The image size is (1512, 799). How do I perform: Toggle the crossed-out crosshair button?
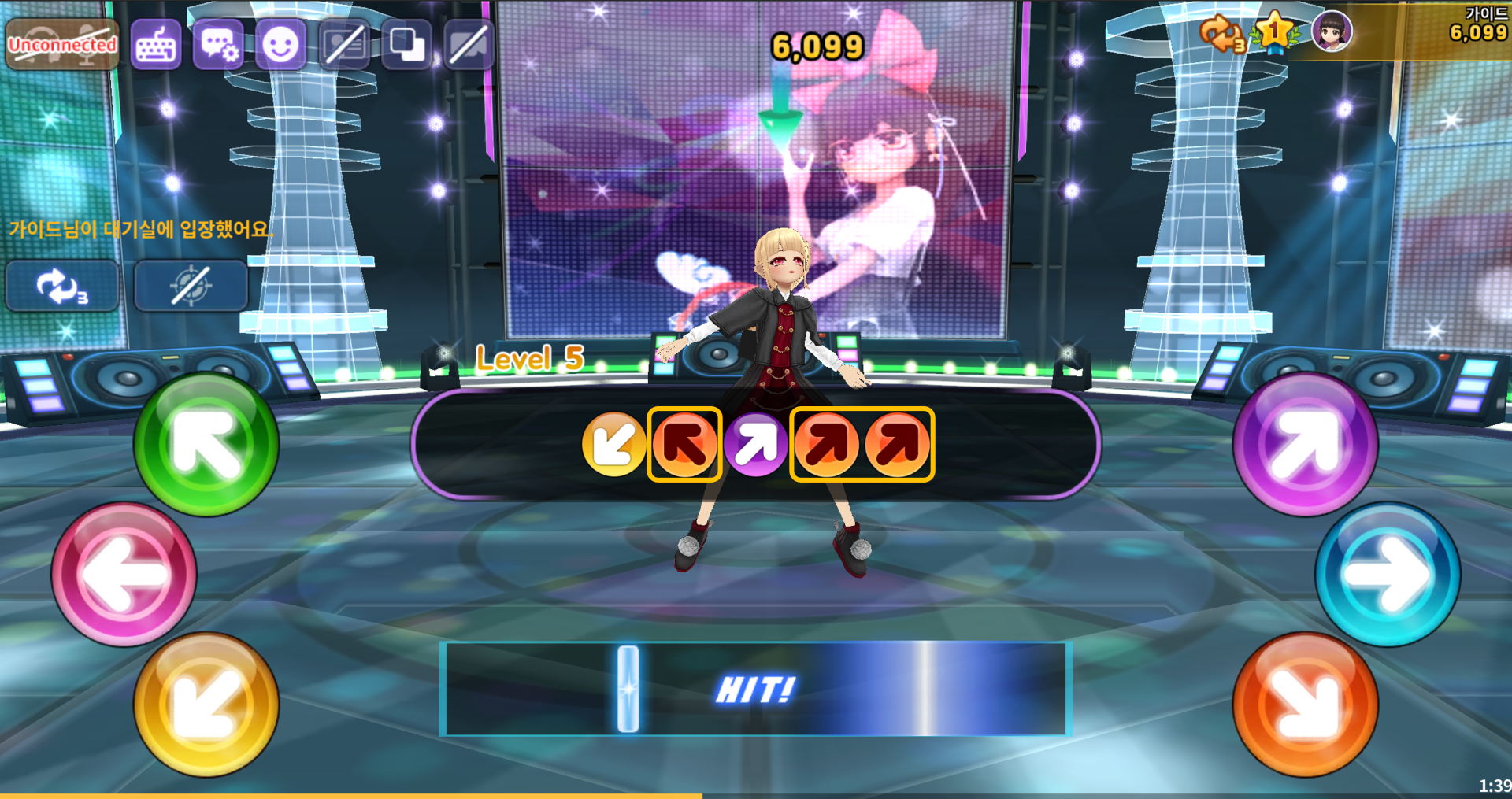point(191,286)
